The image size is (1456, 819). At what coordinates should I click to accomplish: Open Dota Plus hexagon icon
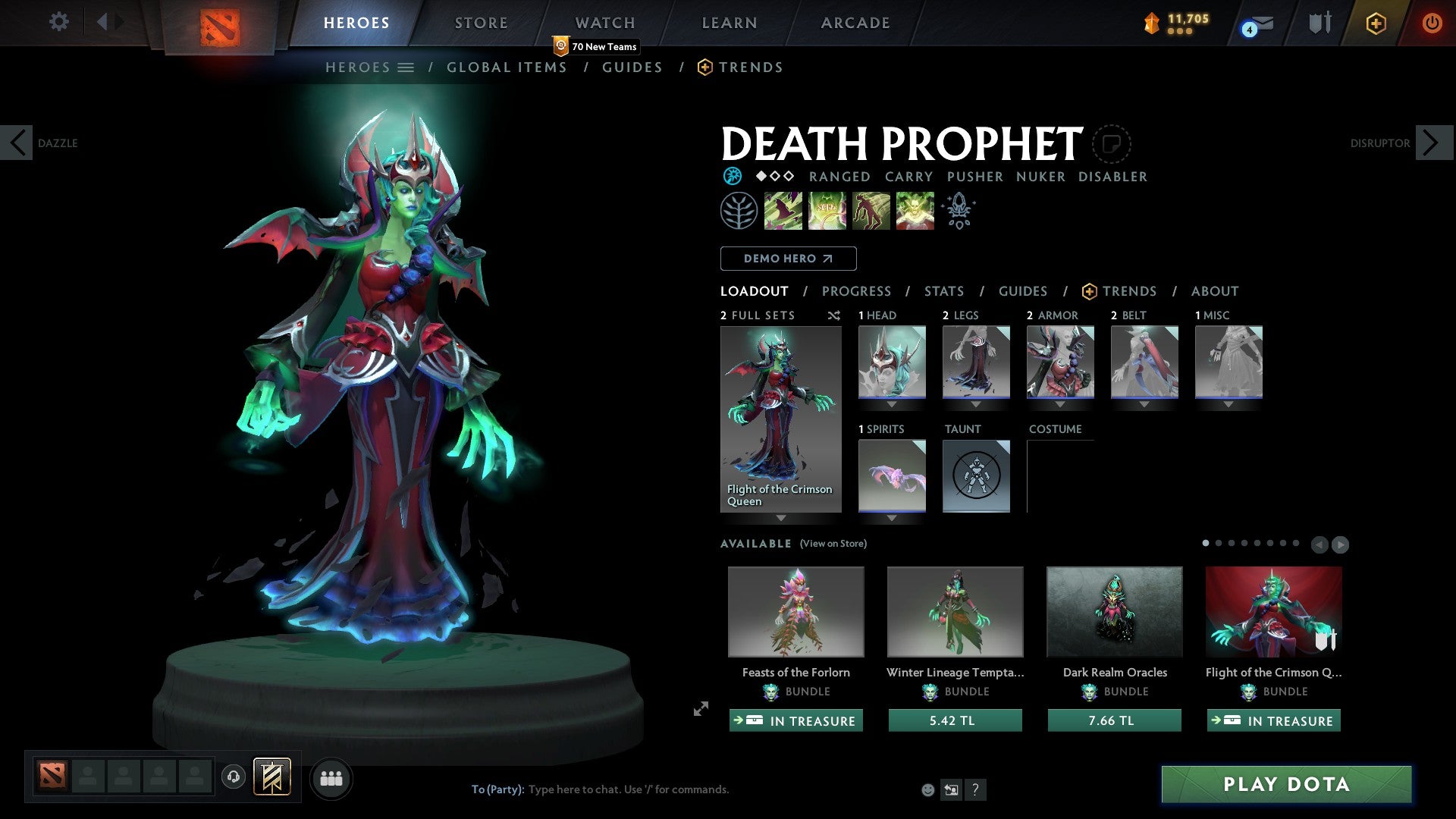pyautogui.click(x=1375, y=23)
